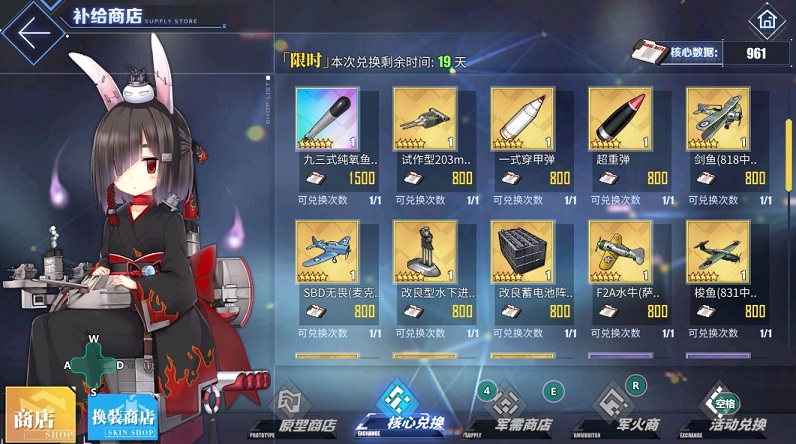Select the SBD无畏 aircraft item
This screenshot has width=796, height=444.
[x=327, y=252]
